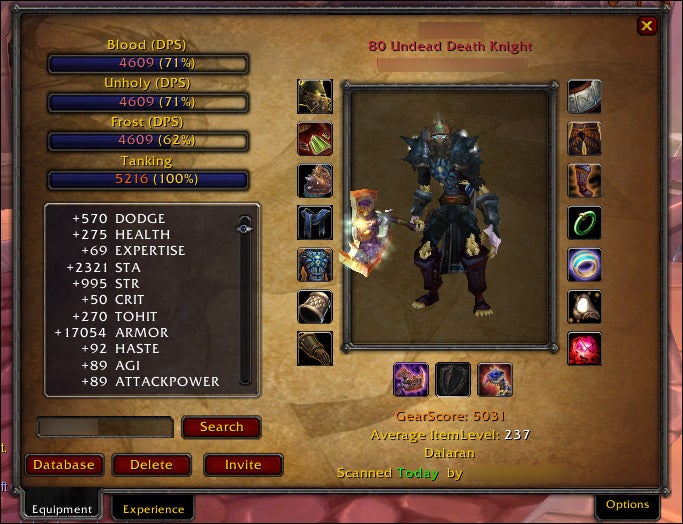Click the stats list scrollbar handle

(245, 228)
